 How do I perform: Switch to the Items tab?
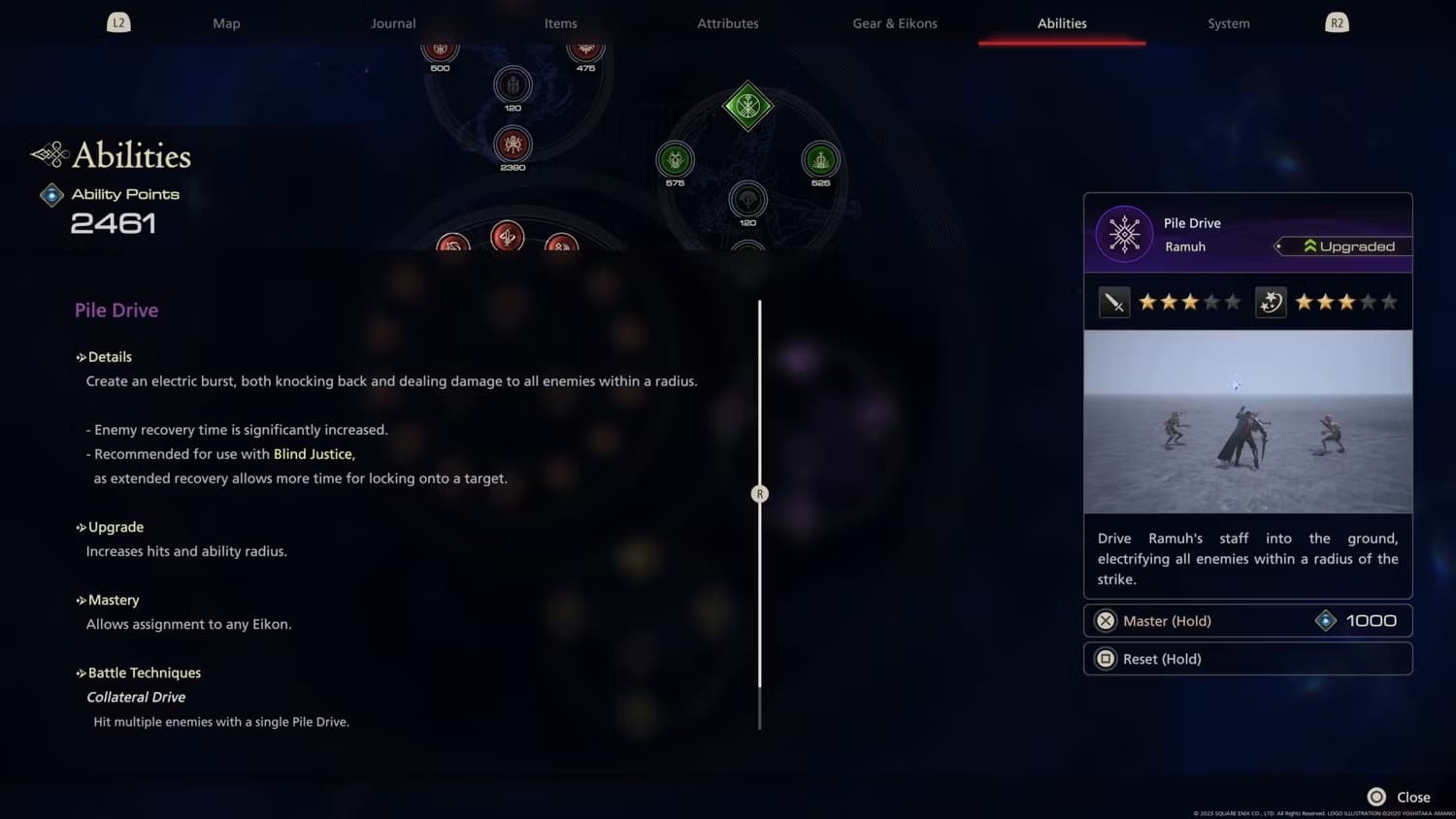560,22
